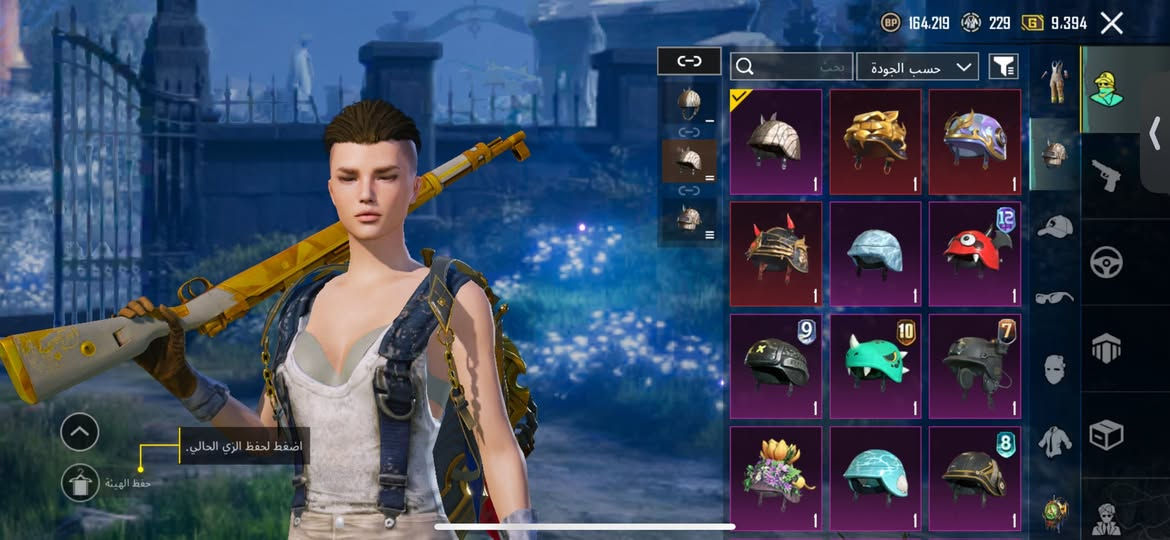Select the golden ornate helmet skin
This screenshot has height=540, width=1170.
[x=875, y=141]
